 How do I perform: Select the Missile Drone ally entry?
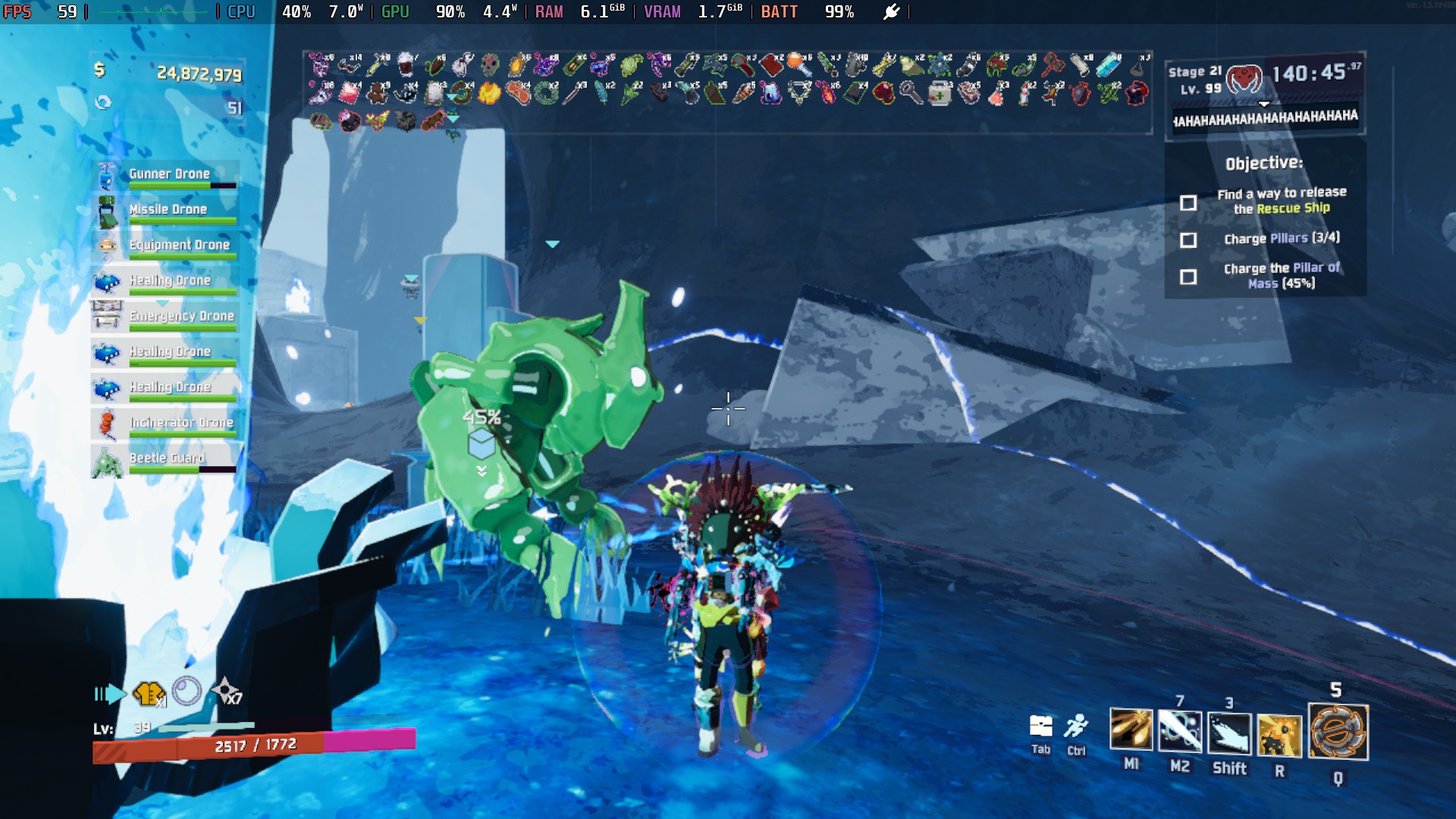[168, 210]
